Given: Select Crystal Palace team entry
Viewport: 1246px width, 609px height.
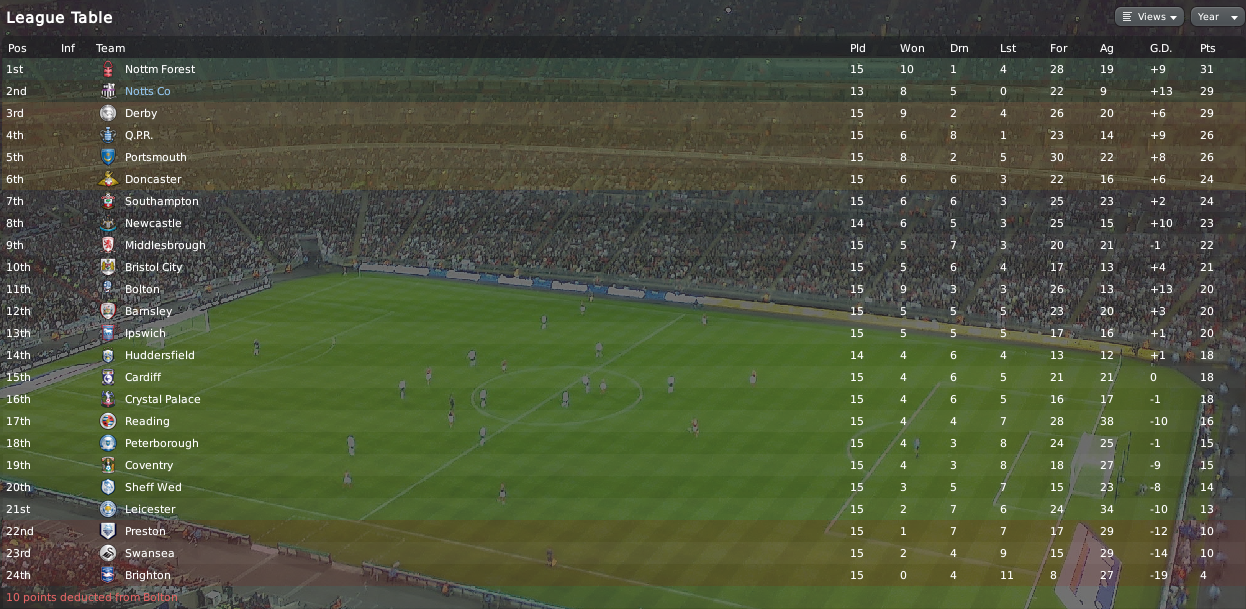Looking at the screenshot, I should pos(162,399).
